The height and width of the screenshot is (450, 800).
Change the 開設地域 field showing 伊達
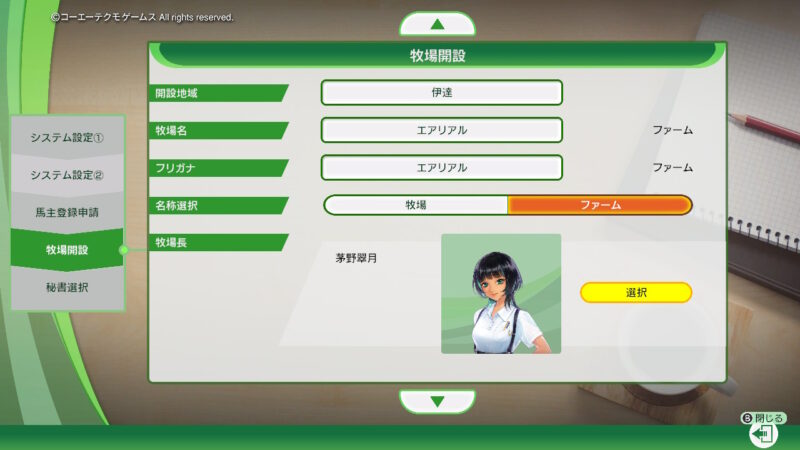click(441, 93)
